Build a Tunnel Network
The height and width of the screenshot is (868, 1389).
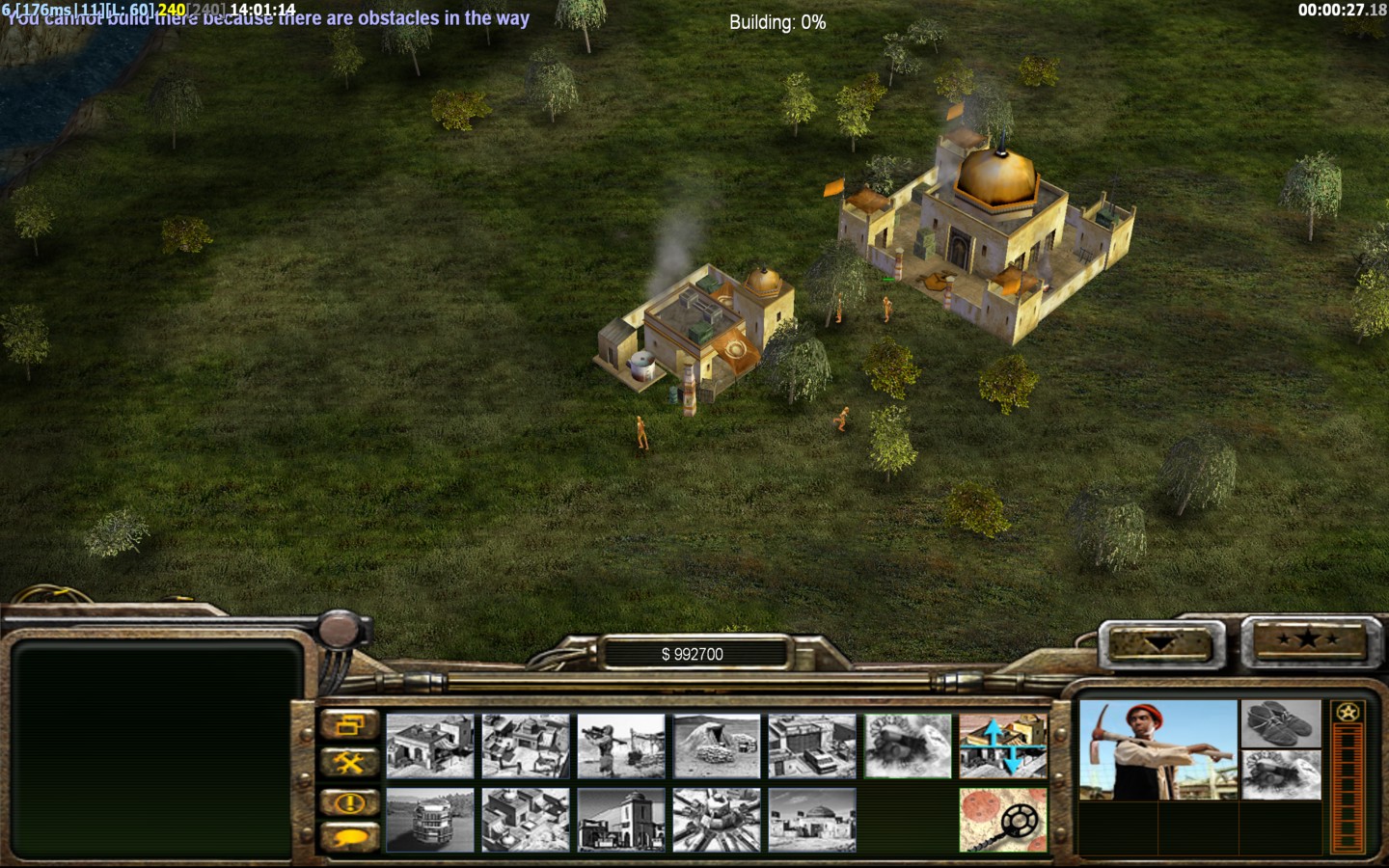(717, 746)
